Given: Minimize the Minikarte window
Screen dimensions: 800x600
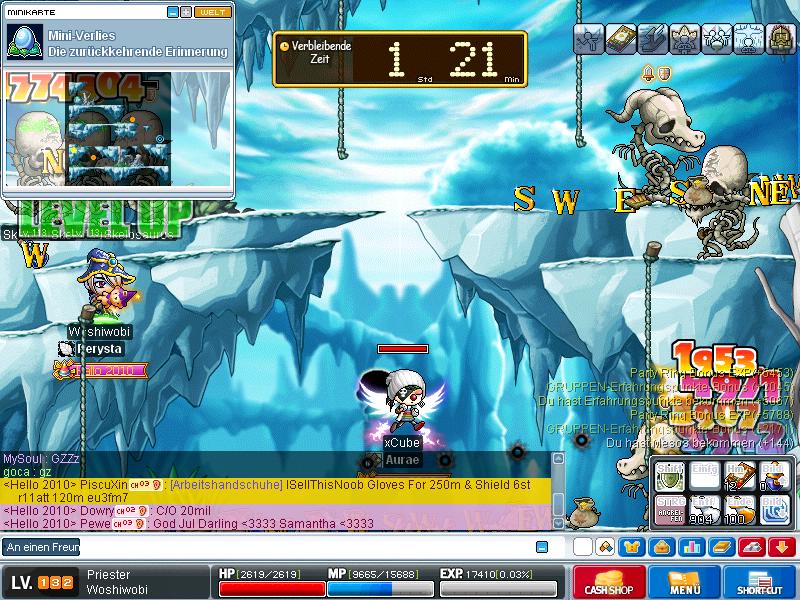Looking at the screenshot, I should point(173,12).
